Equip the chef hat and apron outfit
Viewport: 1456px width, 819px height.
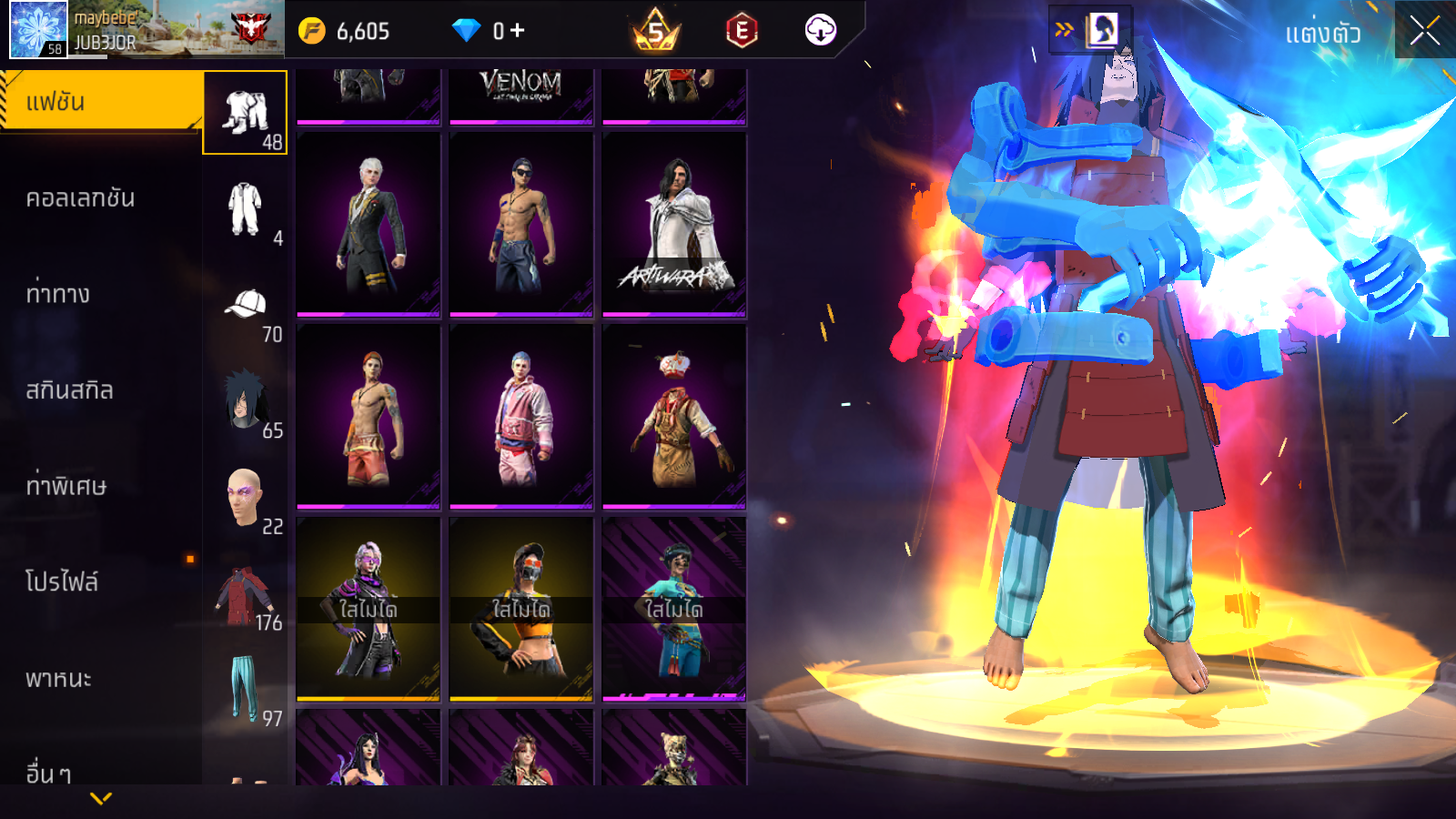click(674, 417)
